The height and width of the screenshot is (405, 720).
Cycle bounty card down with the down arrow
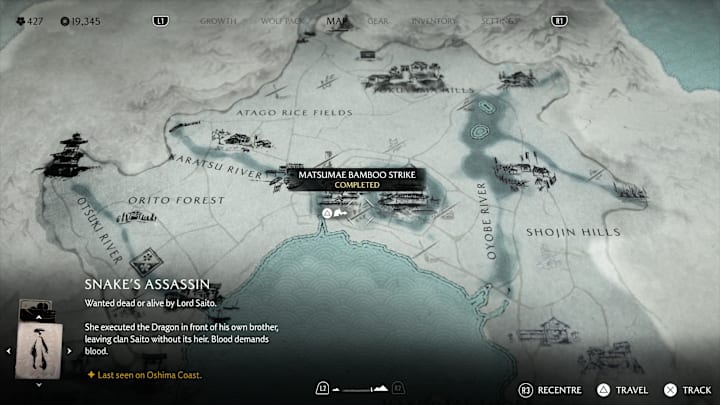pyautogui.click(x=38, y=384)
